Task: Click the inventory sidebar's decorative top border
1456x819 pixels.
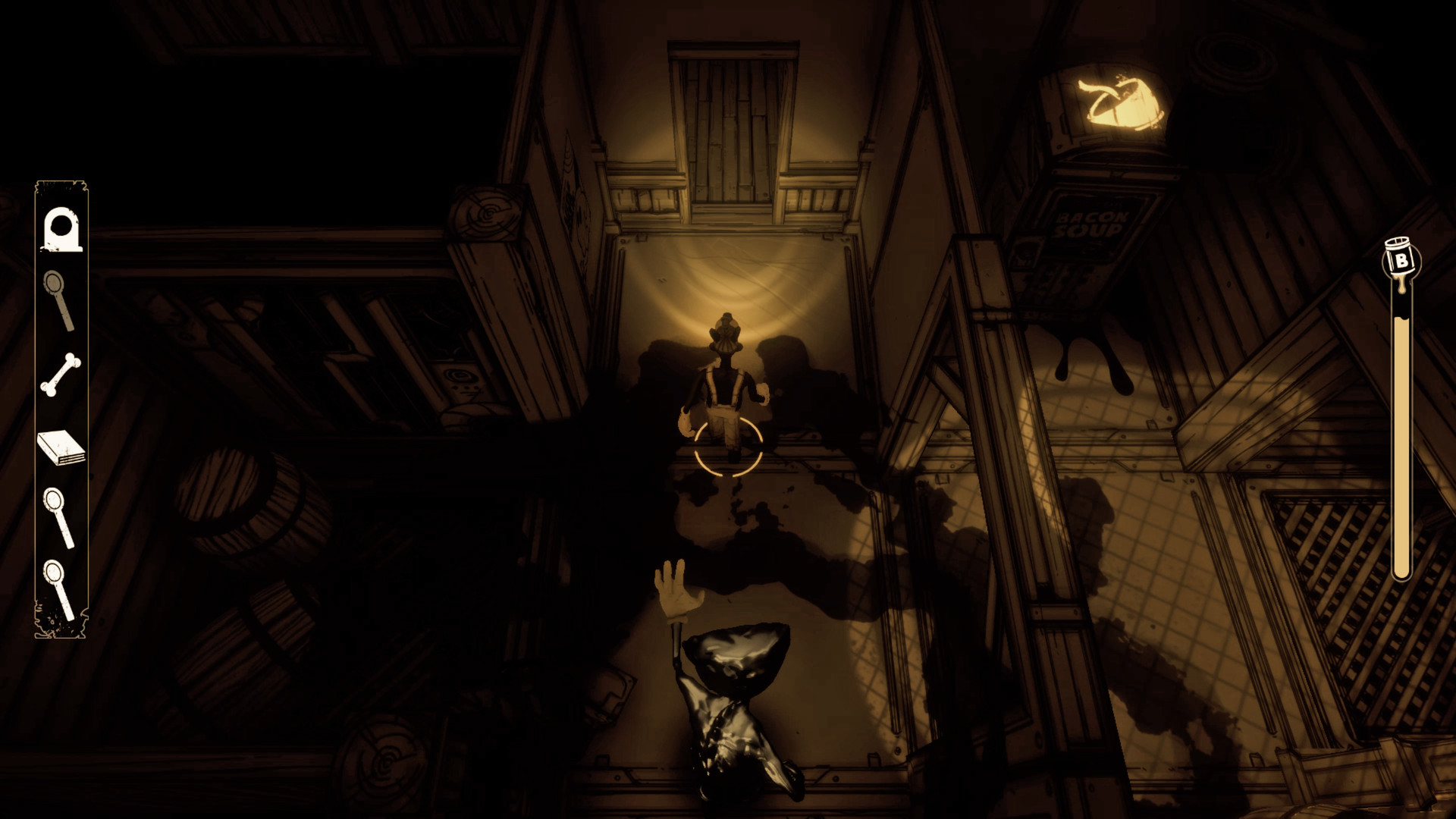Action: (61, 184)
